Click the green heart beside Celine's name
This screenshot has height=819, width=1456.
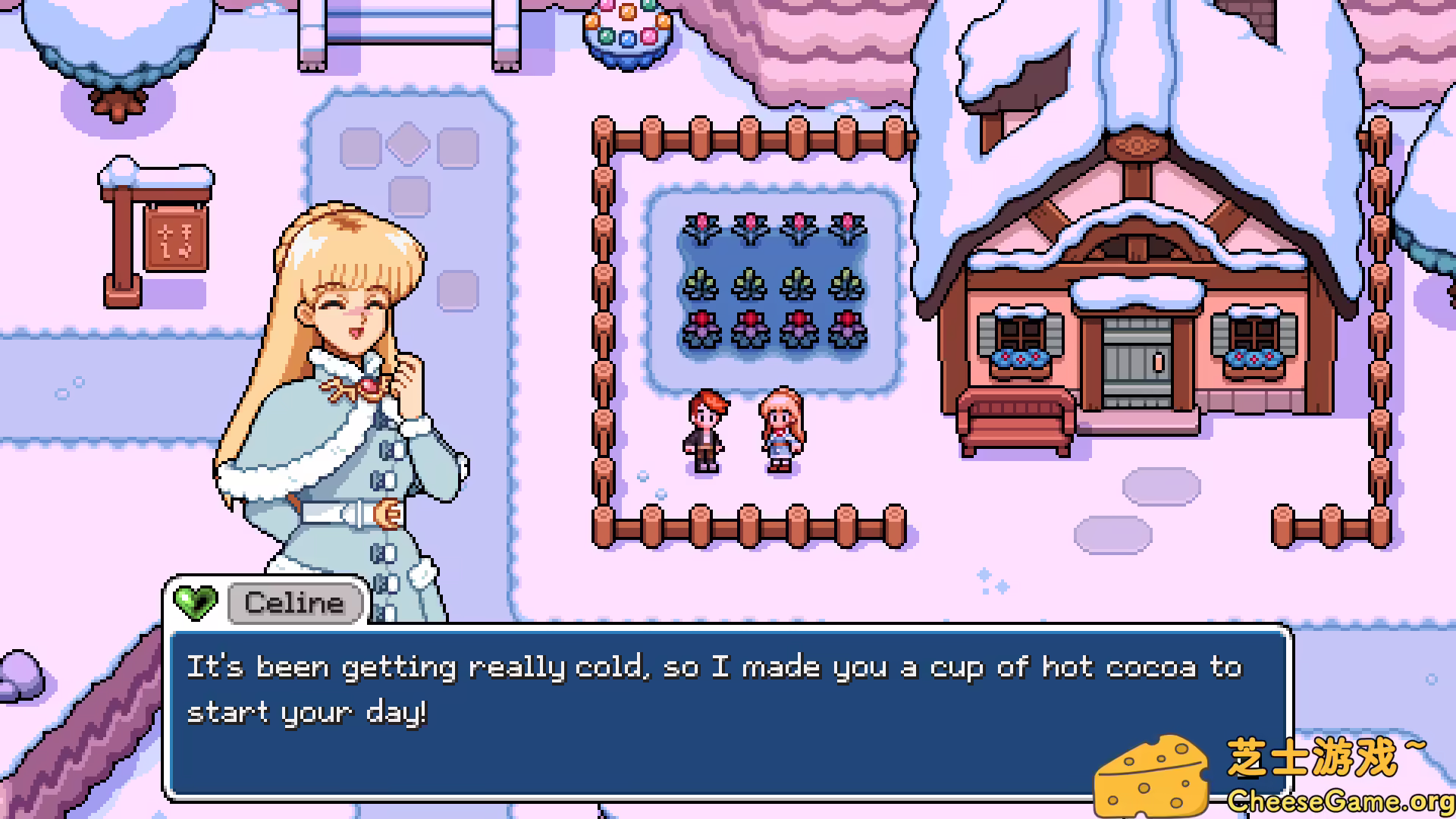(x=195, y=603)
